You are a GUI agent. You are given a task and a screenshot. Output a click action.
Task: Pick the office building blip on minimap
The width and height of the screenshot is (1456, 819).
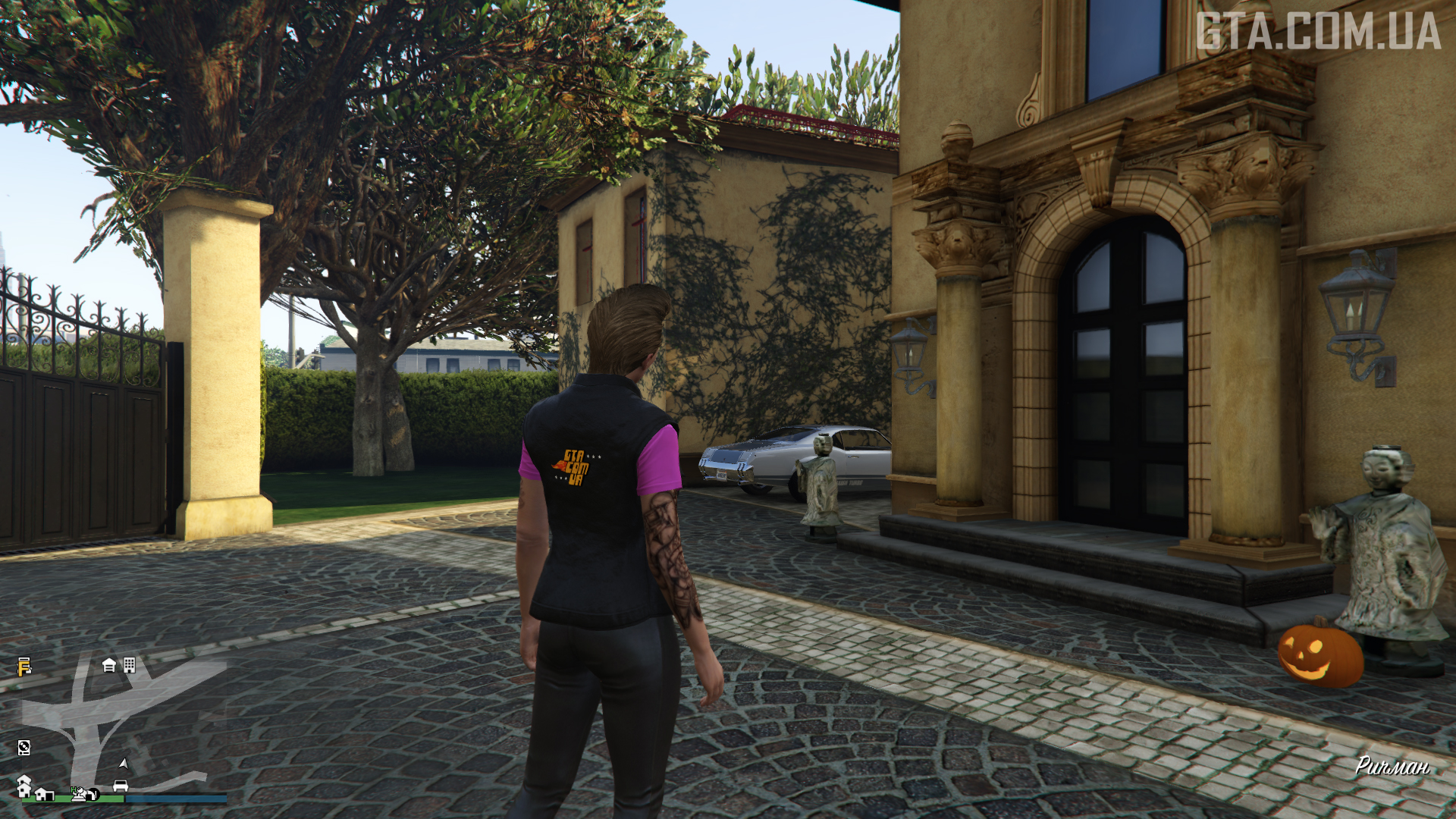[x=130, y=665]
